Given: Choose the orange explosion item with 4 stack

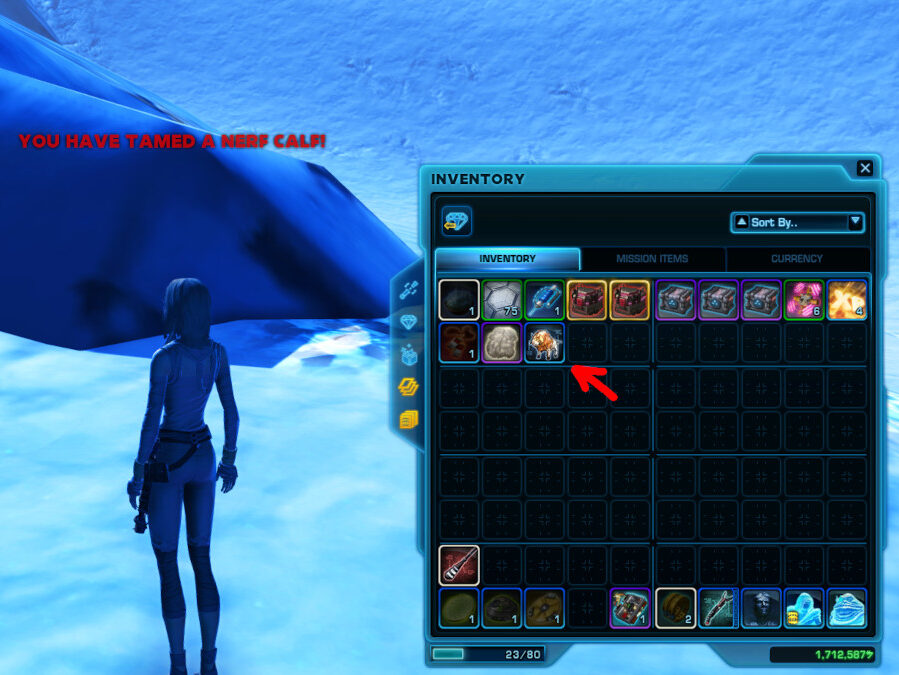Looking at the screenshot, I should coord(847,299).
